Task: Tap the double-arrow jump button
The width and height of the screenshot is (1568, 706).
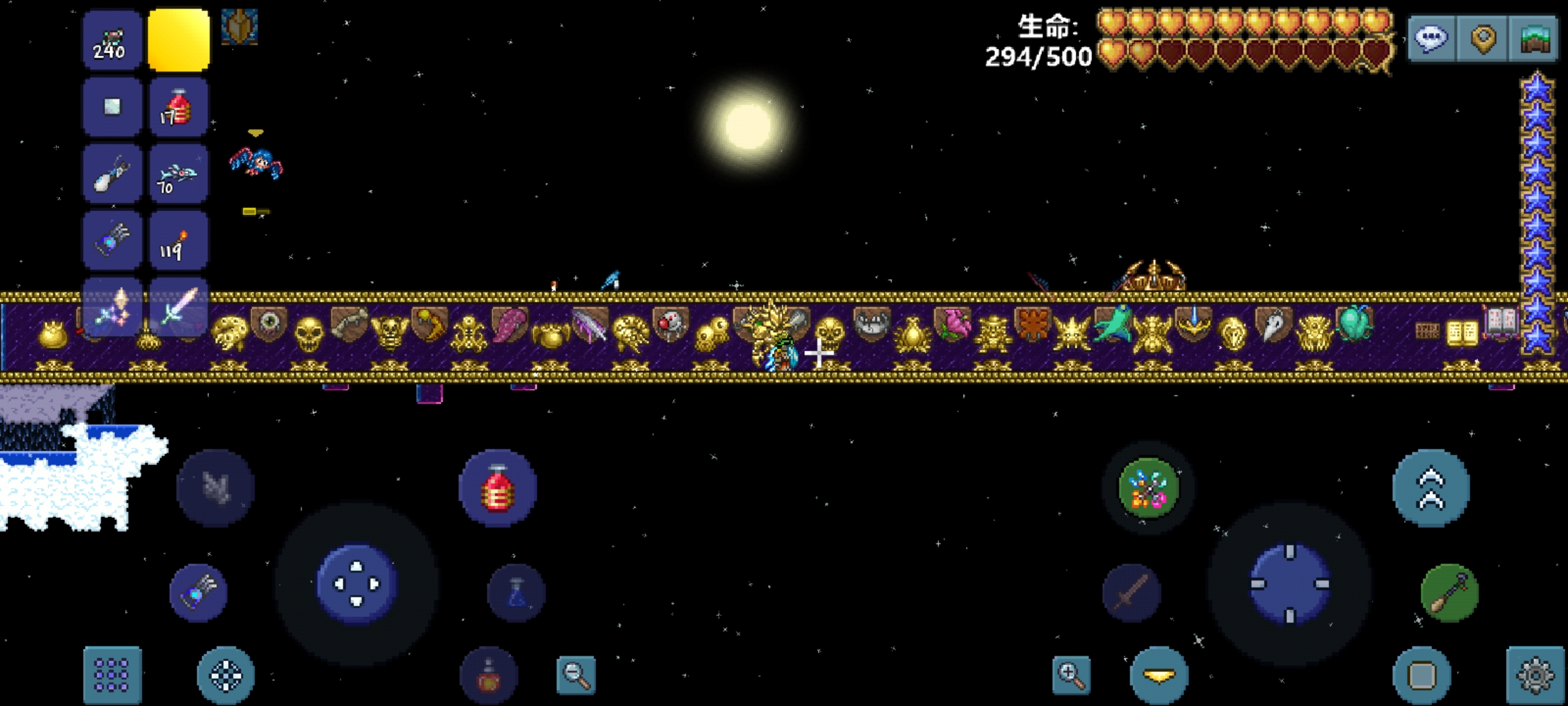Action: pyautogui.click(x=1431, y=488)
